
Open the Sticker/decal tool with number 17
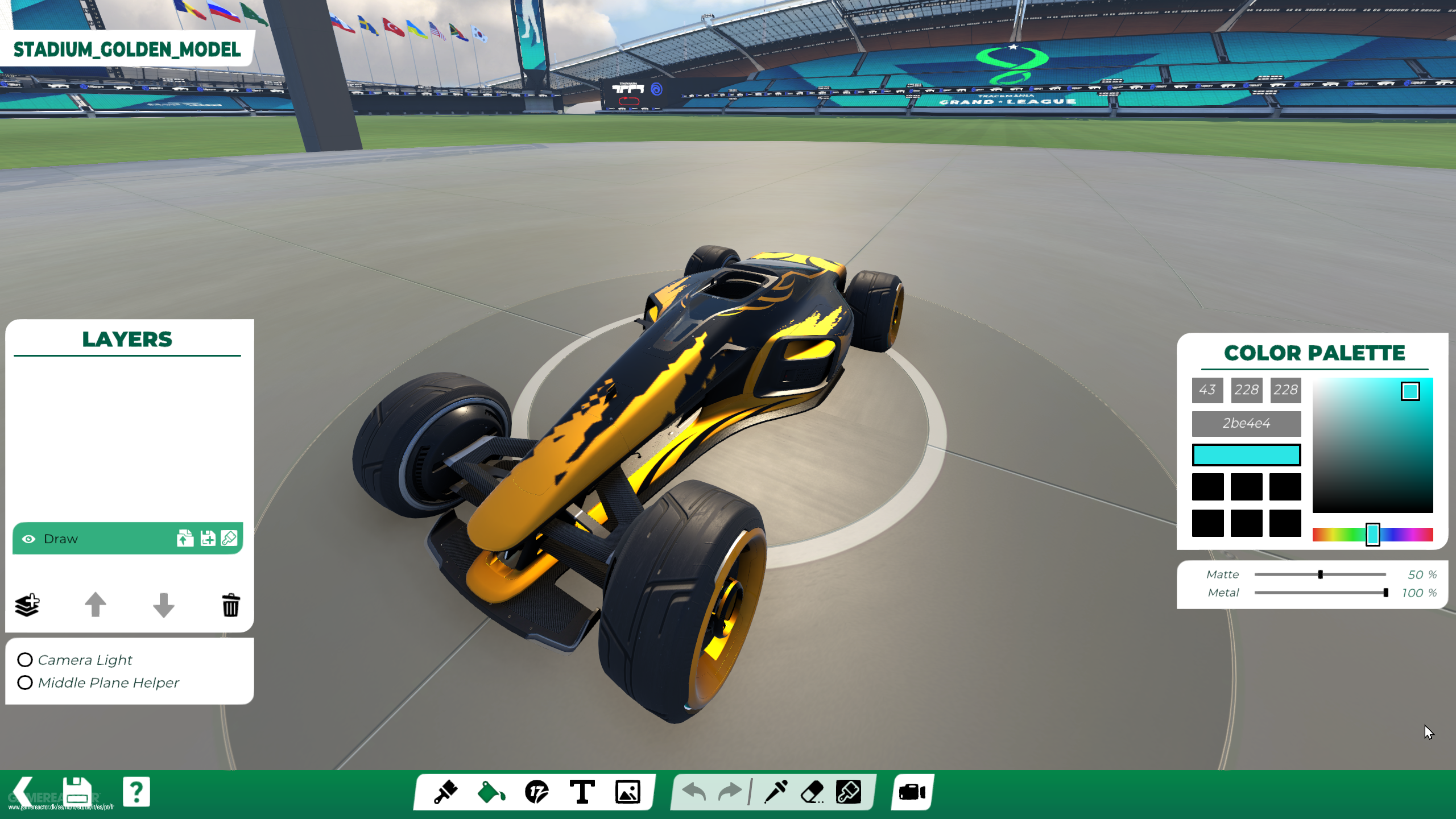click(536, 791)
